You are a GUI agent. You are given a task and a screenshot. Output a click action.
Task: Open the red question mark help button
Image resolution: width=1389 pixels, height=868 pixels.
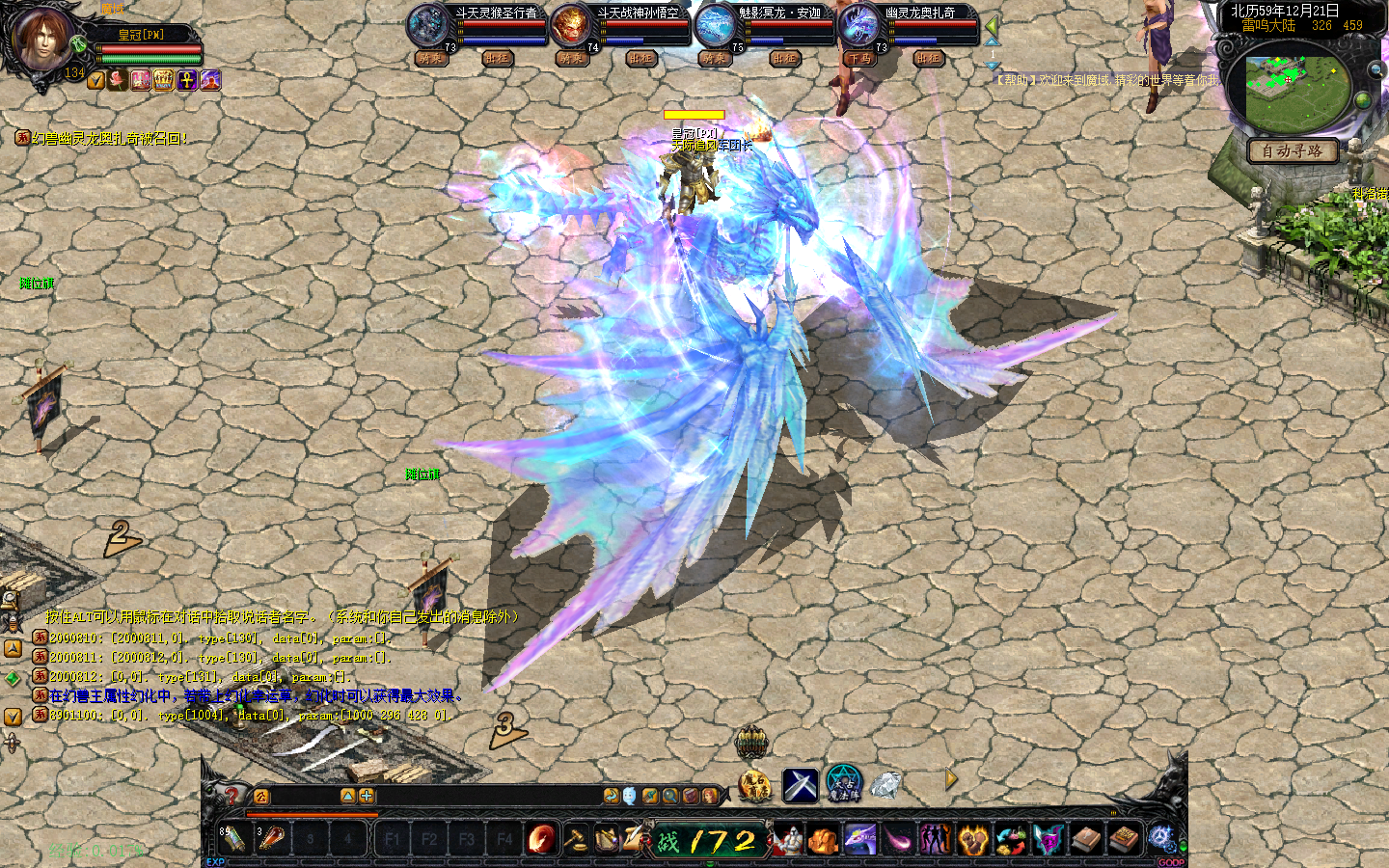[231, 796]
